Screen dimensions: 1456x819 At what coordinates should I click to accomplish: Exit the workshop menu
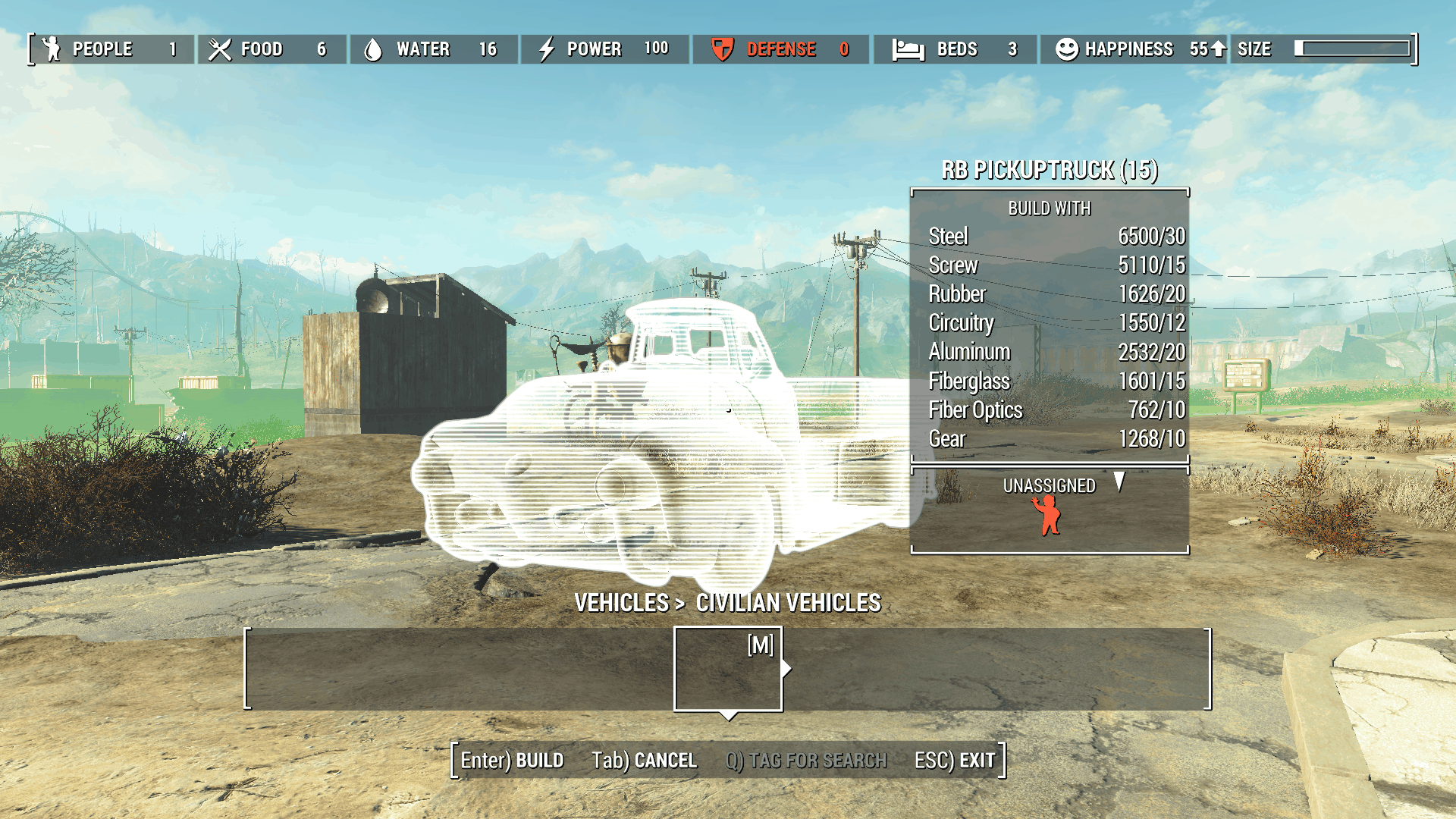coord(954,760)
